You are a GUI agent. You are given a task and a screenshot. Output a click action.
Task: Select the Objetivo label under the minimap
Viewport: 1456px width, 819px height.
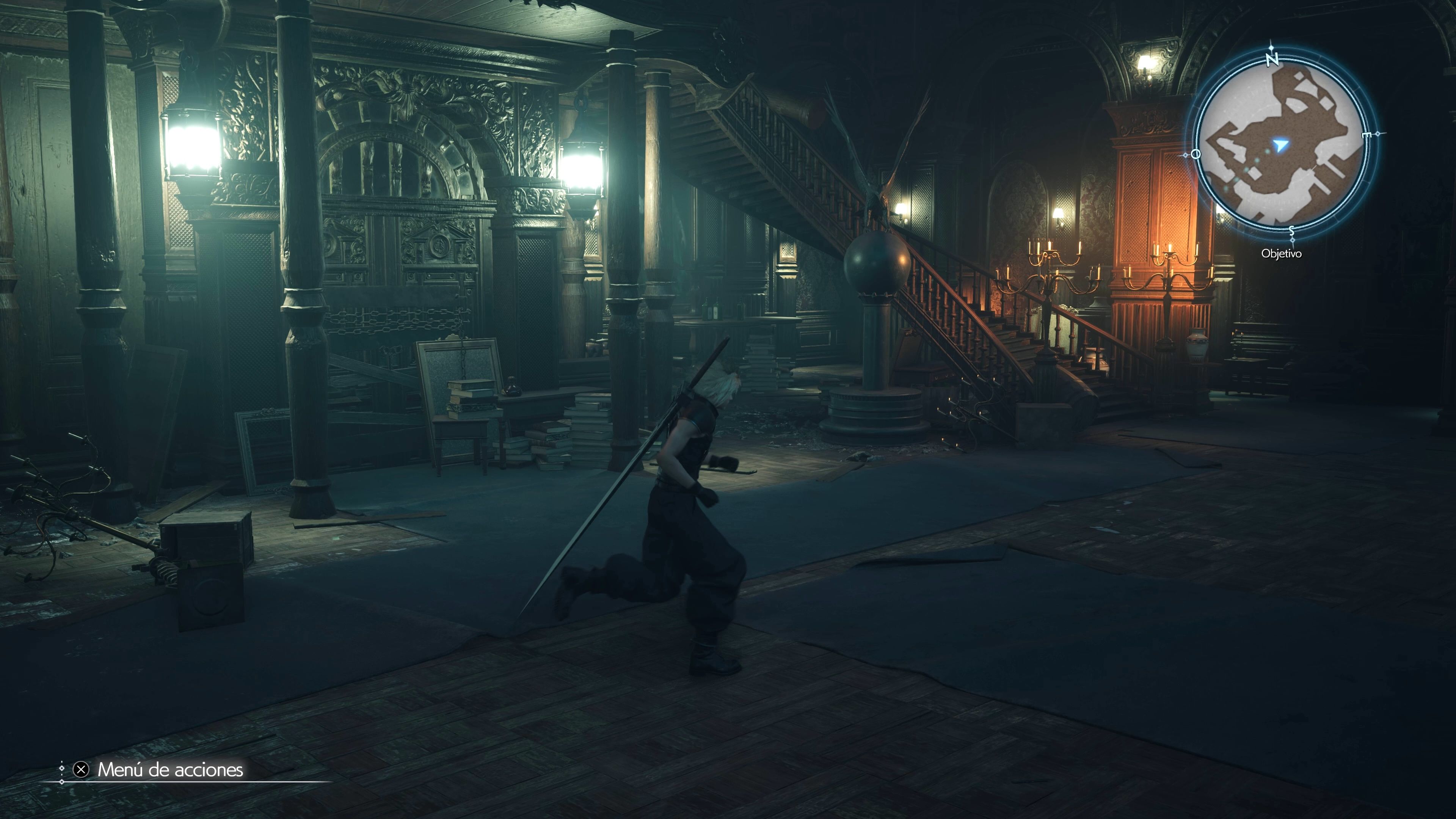[x=1282, y=253]
